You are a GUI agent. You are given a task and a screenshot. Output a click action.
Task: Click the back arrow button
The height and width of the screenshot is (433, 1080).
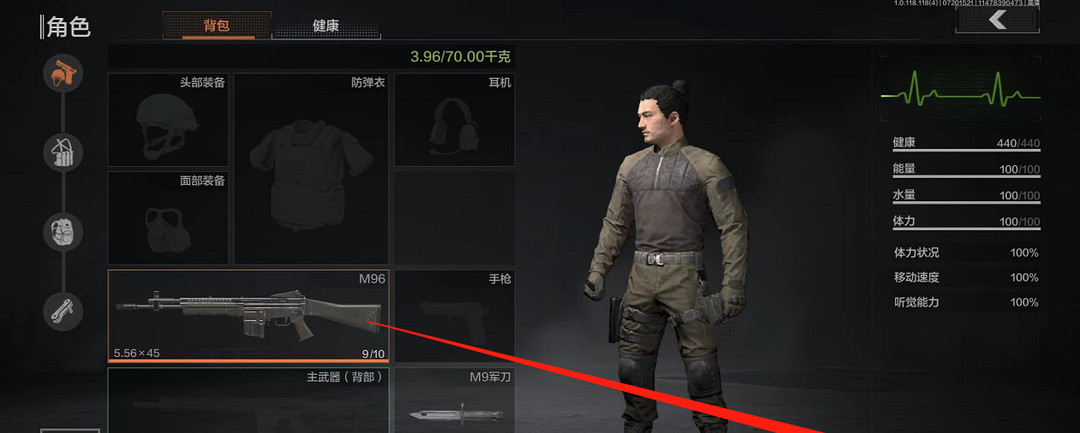click(996, 21)
